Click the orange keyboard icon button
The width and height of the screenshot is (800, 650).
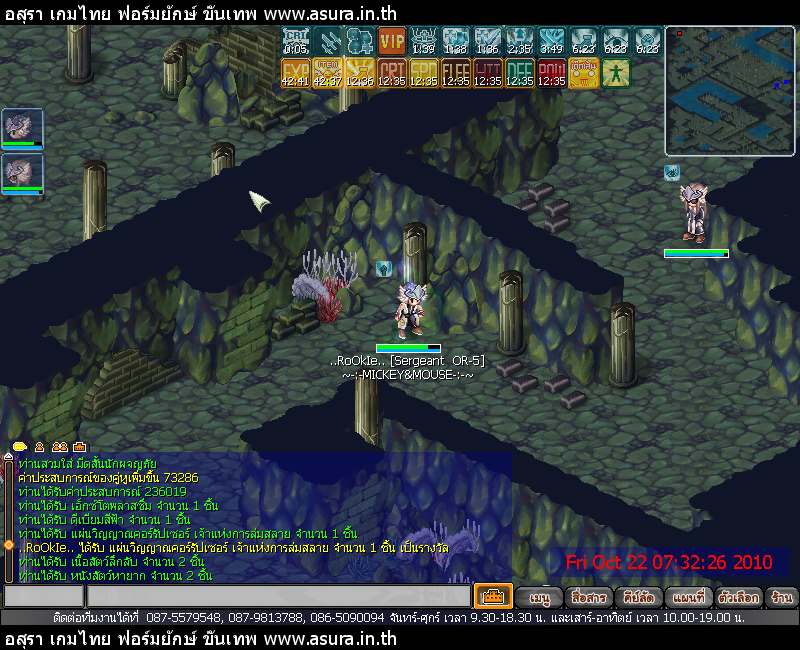493,596
